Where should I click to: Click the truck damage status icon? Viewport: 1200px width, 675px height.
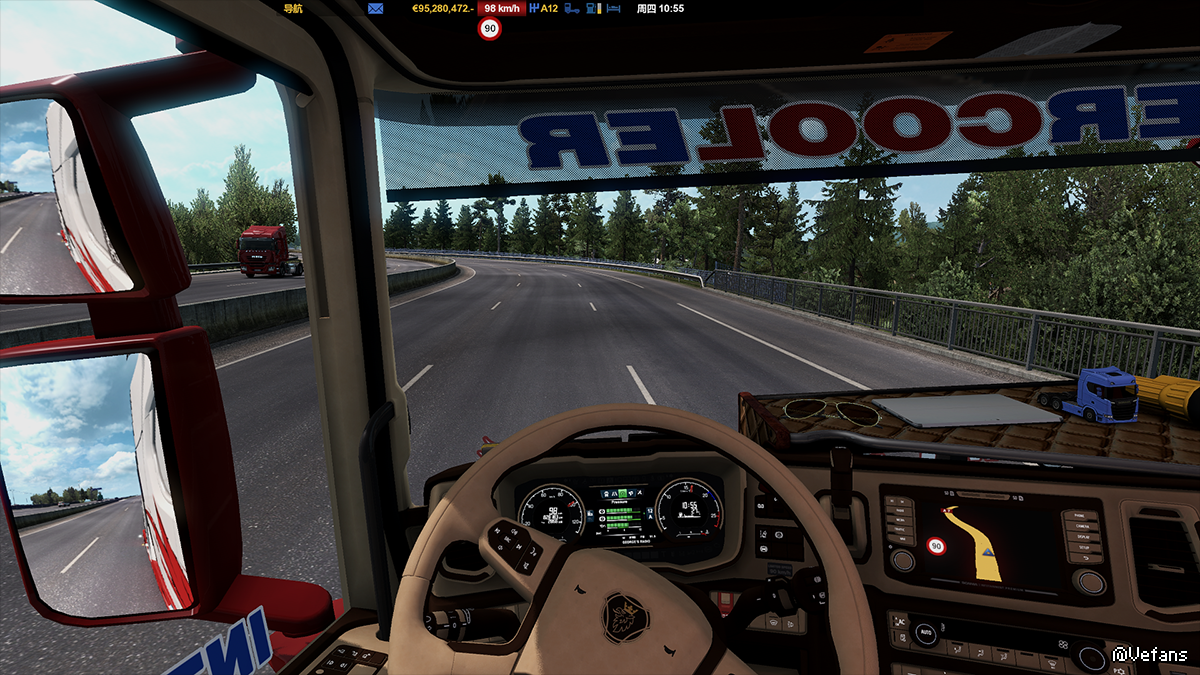[572, 8]
